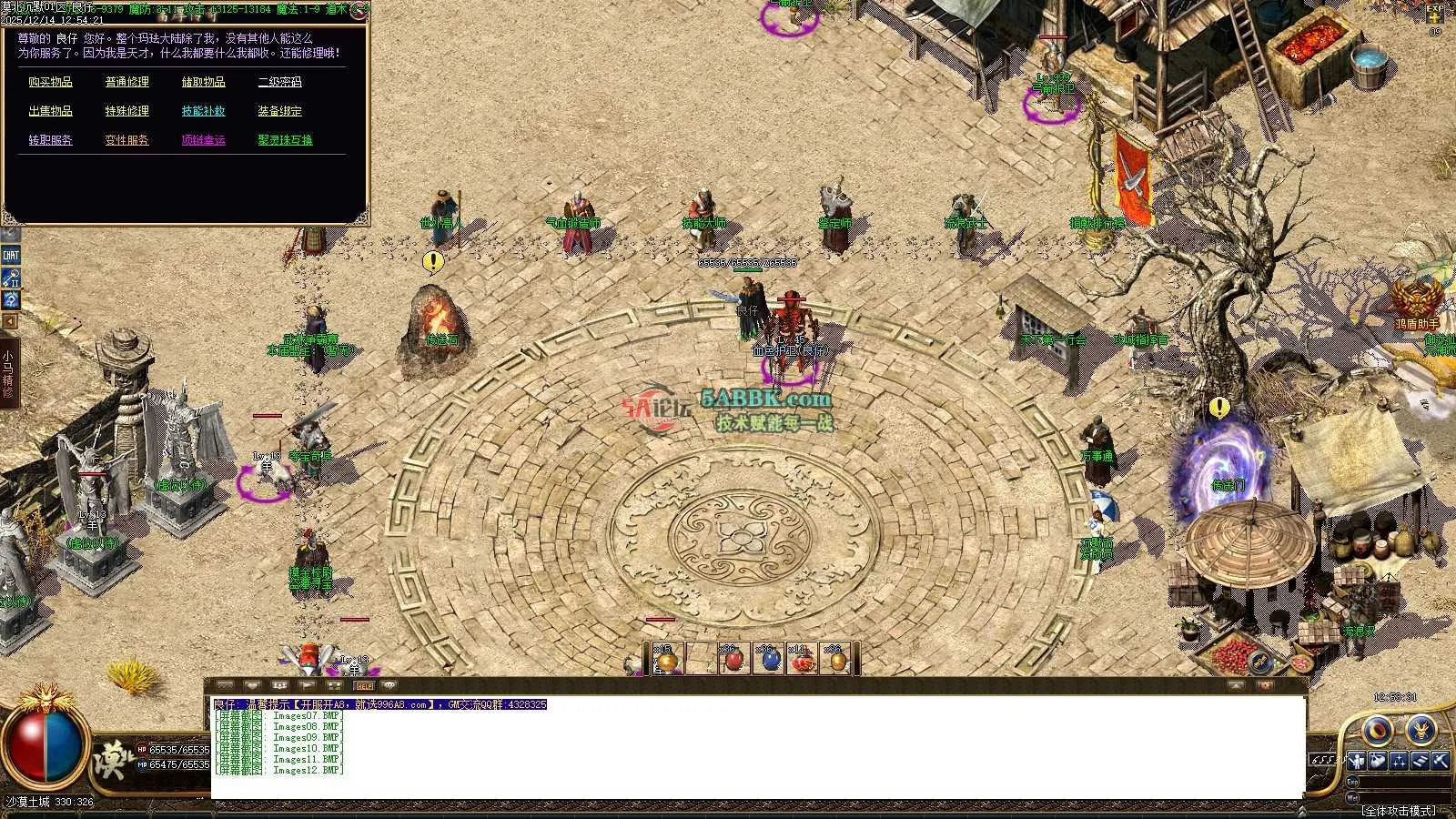Click the 变性服务 link
1456x819 pixels.
126,140
